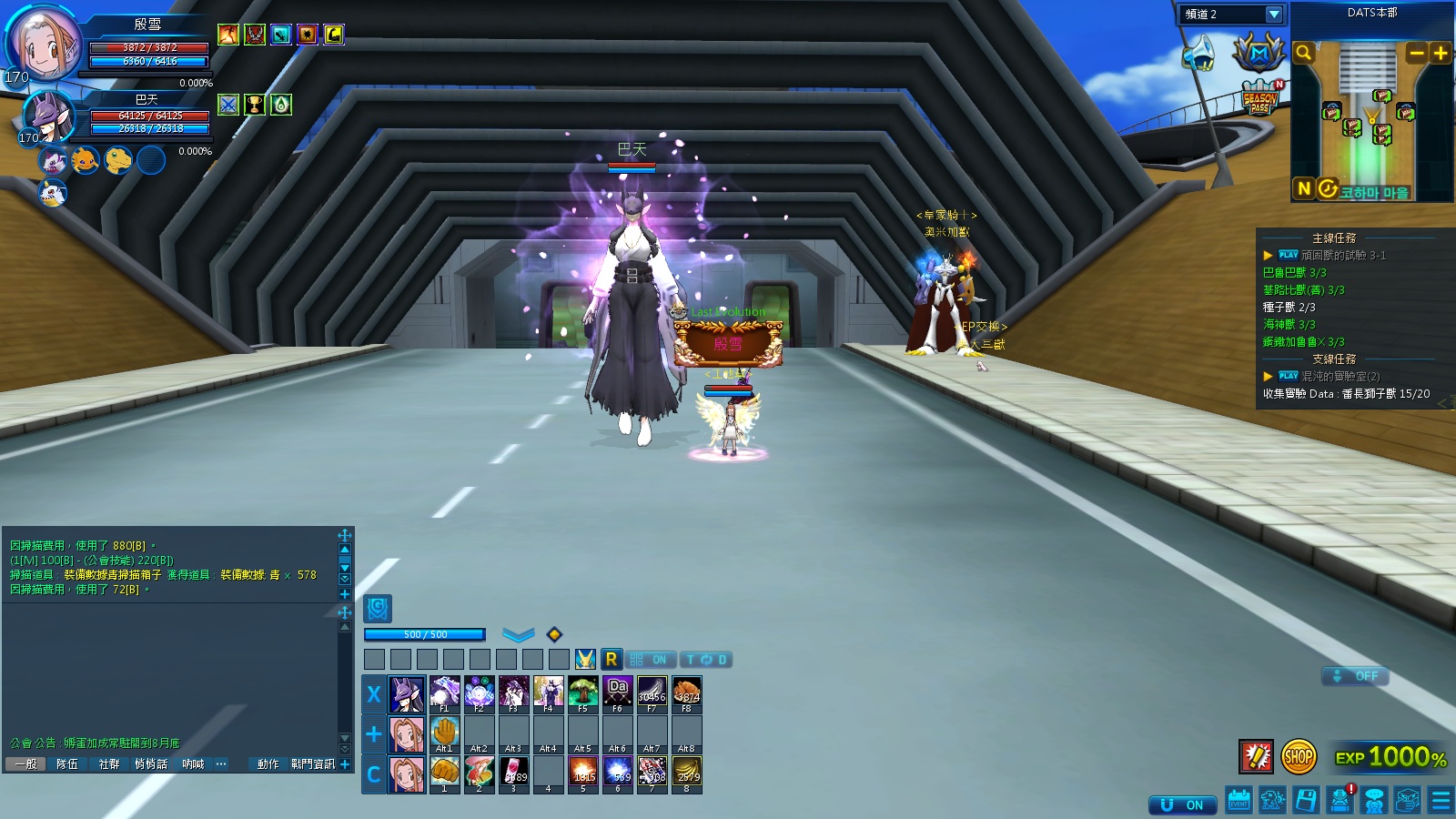Open the Event calendar menu icon

pyautogui.click(x=1239, y=801)
